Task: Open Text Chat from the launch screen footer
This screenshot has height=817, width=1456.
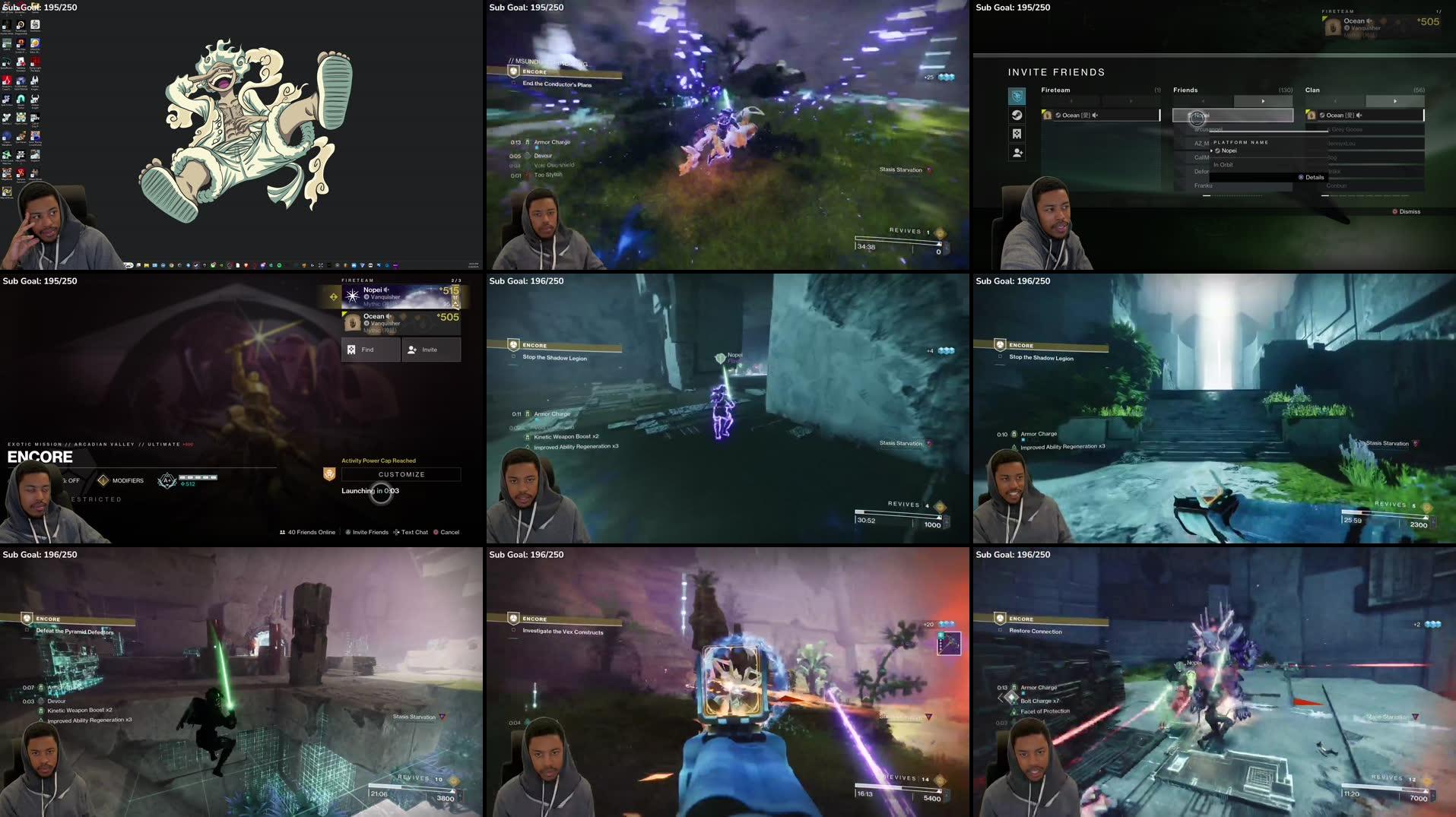Action: pos(414,532)
